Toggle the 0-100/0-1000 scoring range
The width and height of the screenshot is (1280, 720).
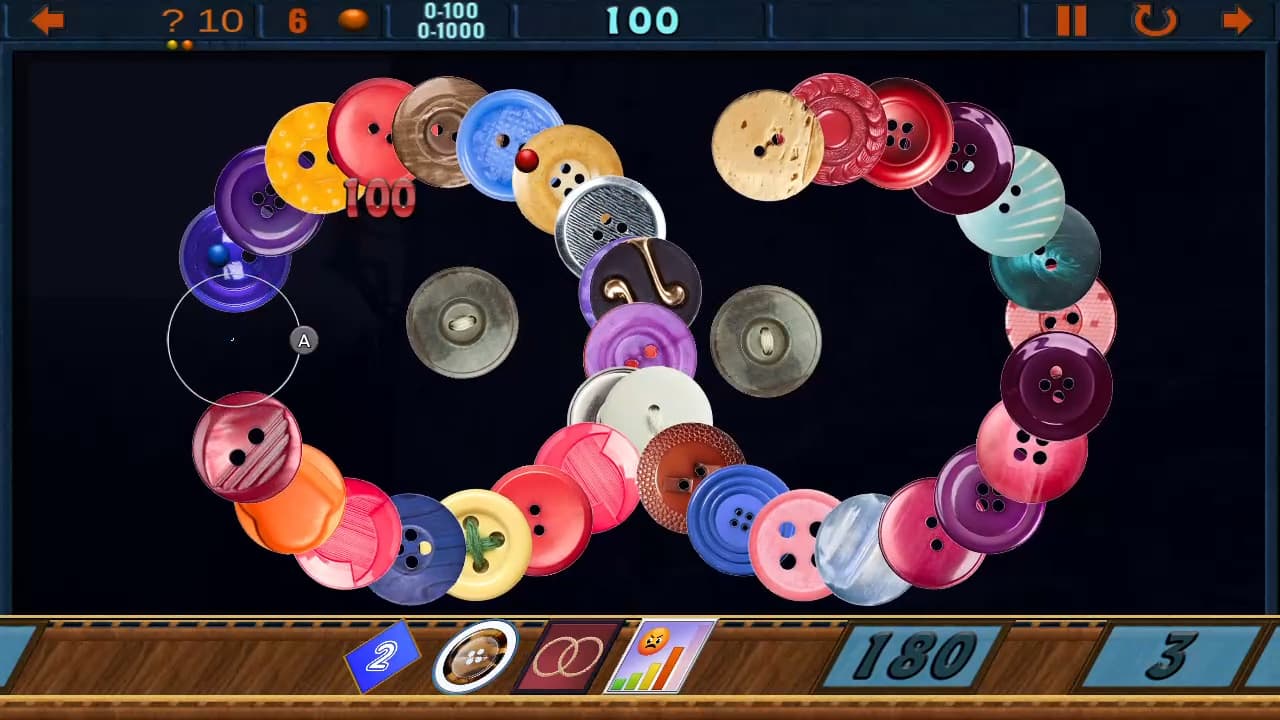[x=446, y=19]
